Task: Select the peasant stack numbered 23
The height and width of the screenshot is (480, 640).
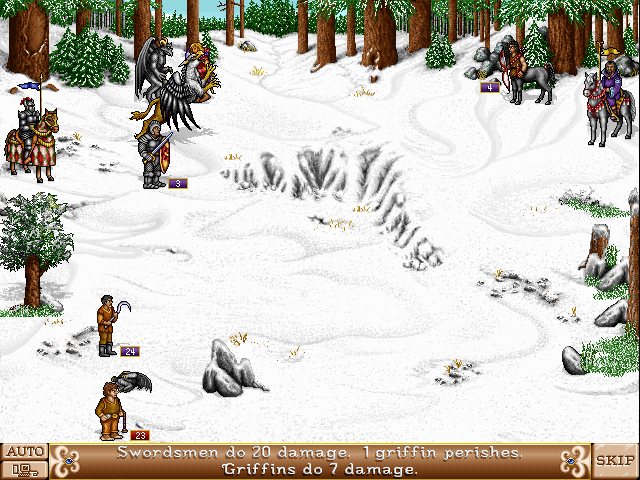Action: click(x=110, y=408)
